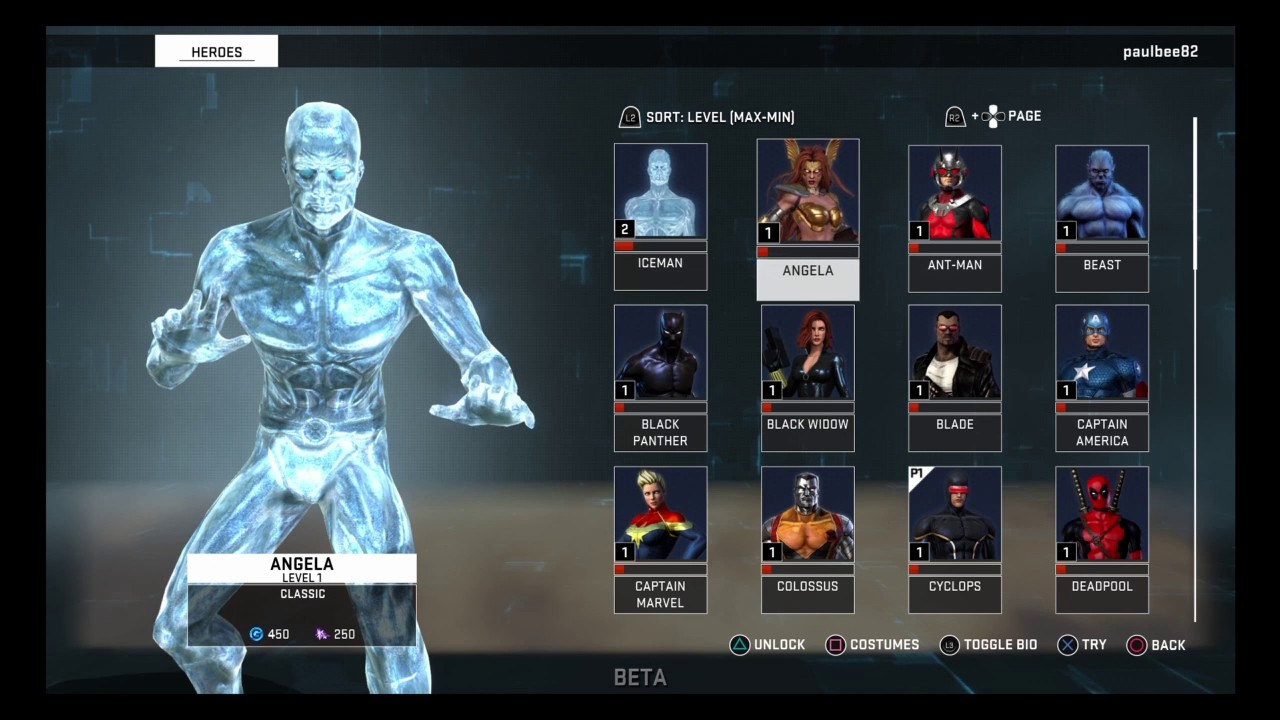Toggle the hero bio
This screenshot has height=720, width=1280.
click(x=988, y=645)
